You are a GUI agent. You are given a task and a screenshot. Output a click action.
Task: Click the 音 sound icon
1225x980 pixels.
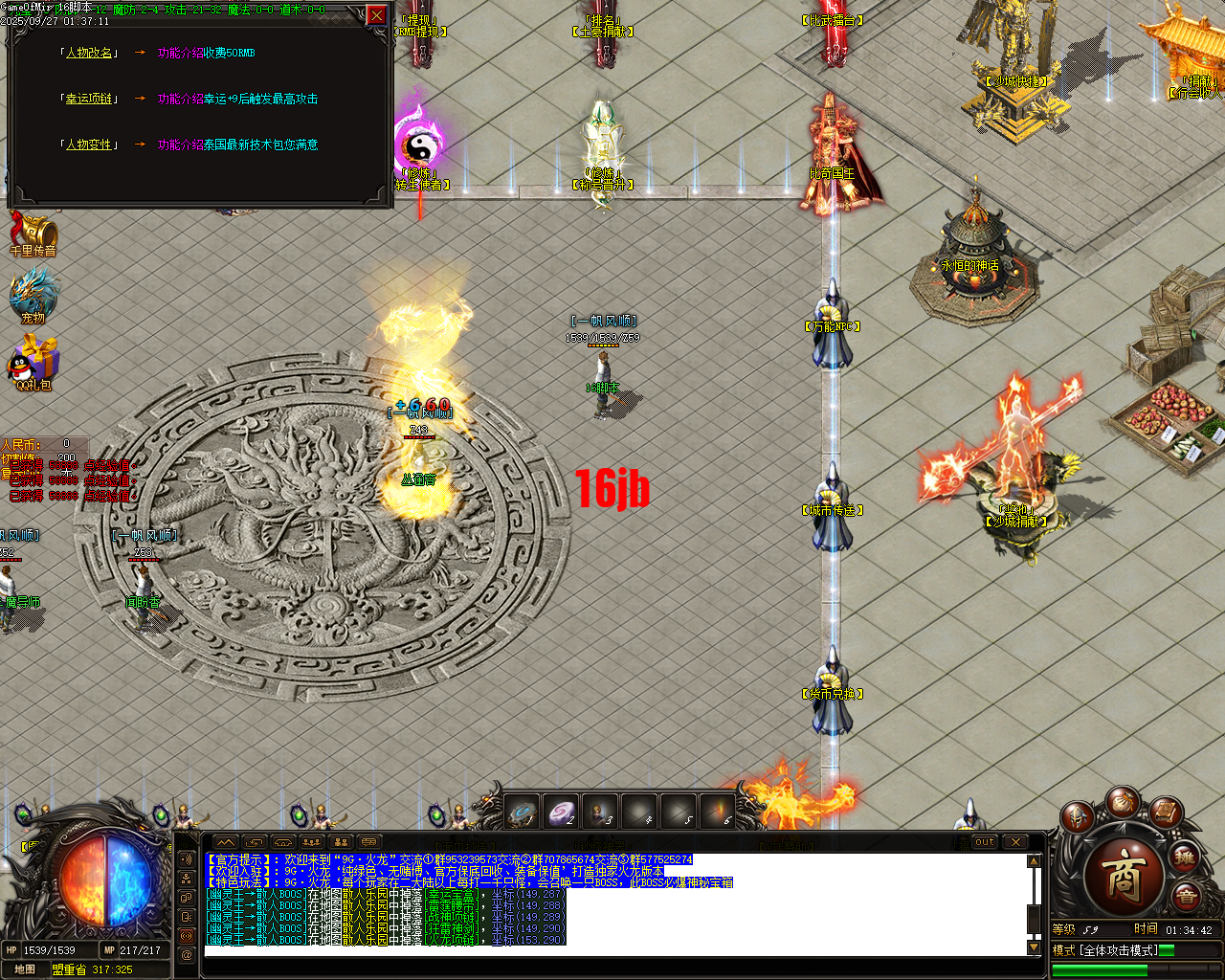pos(1187,894)
